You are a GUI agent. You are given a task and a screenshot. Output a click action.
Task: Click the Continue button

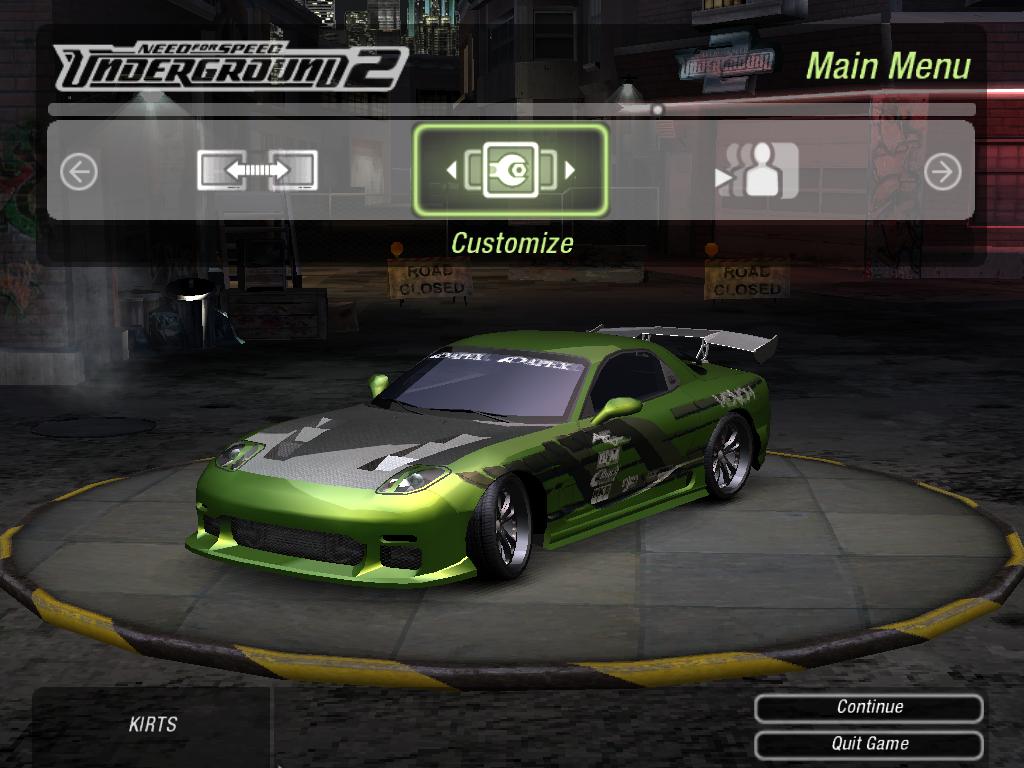[x=869, y=707]
